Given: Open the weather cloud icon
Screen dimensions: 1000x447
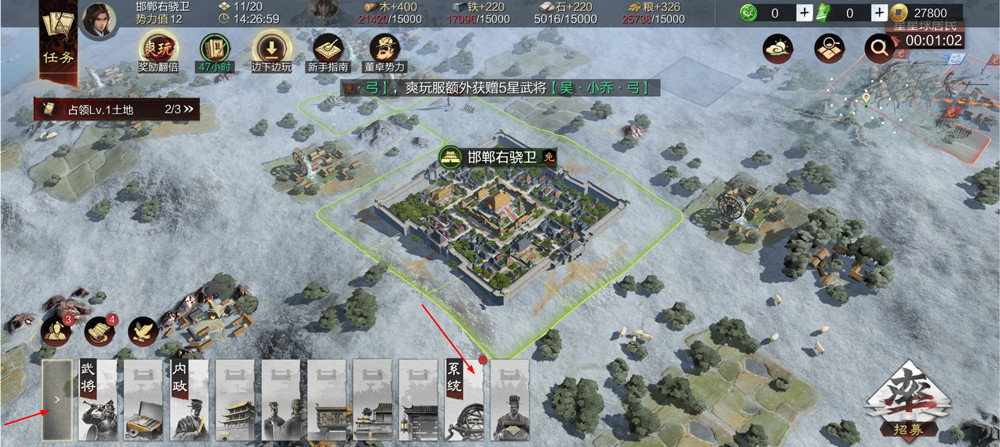Looking at the screenshot, I should [x=776, y=48].
